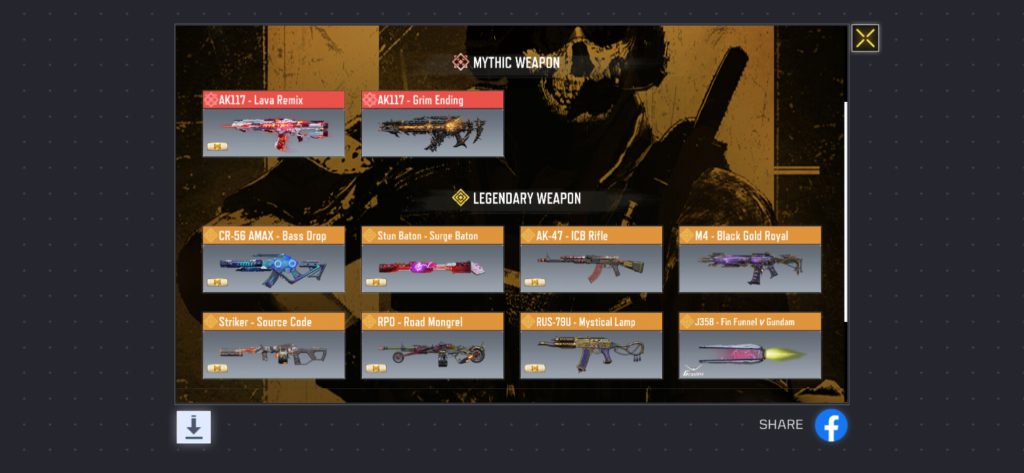Click the weapon list scrollbar
Viewport: 1024px width, 473px height.
coord(846,210)
